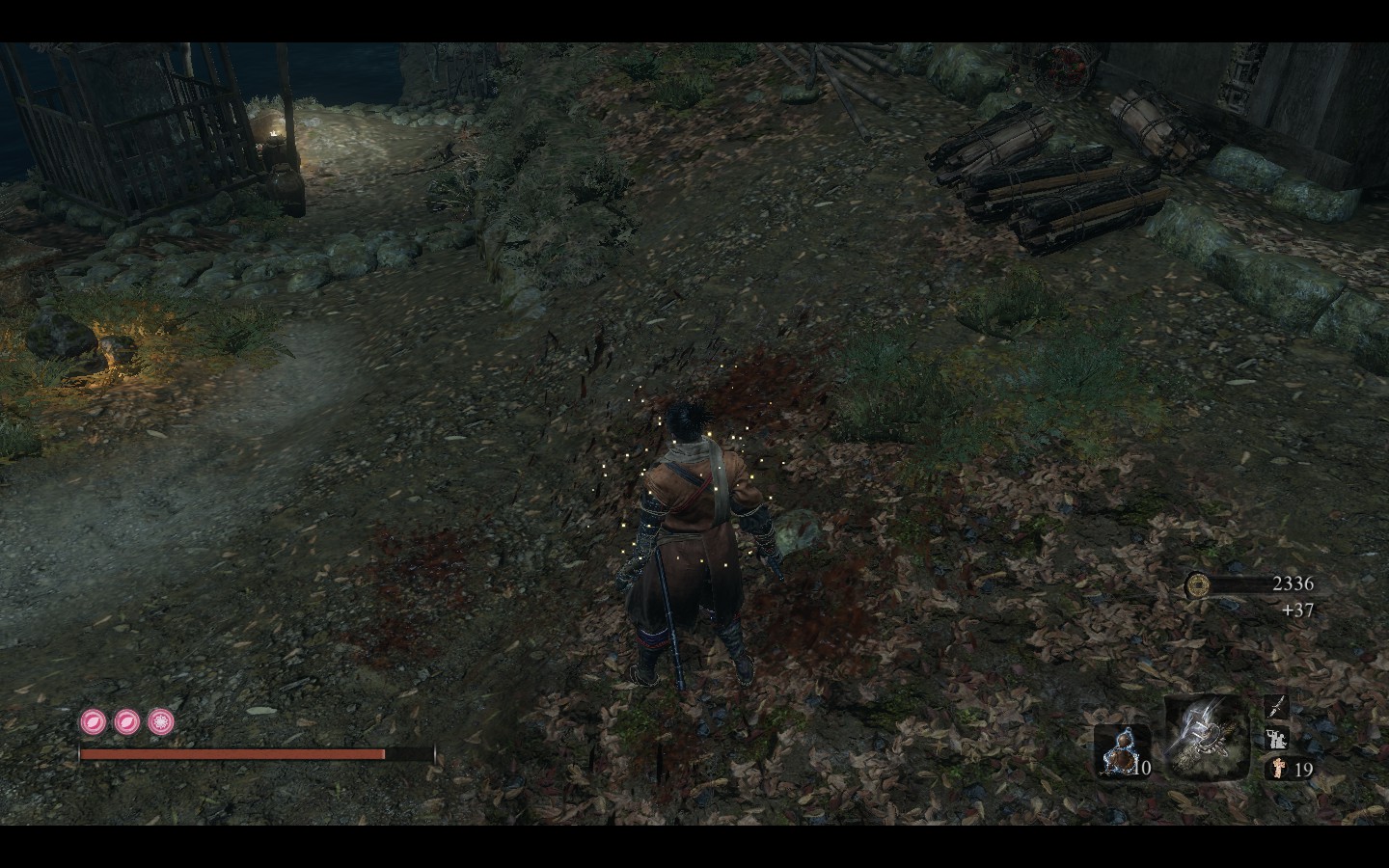Click the gold sen coin icon
The image size is (1389, 868).
(1197, 583)
